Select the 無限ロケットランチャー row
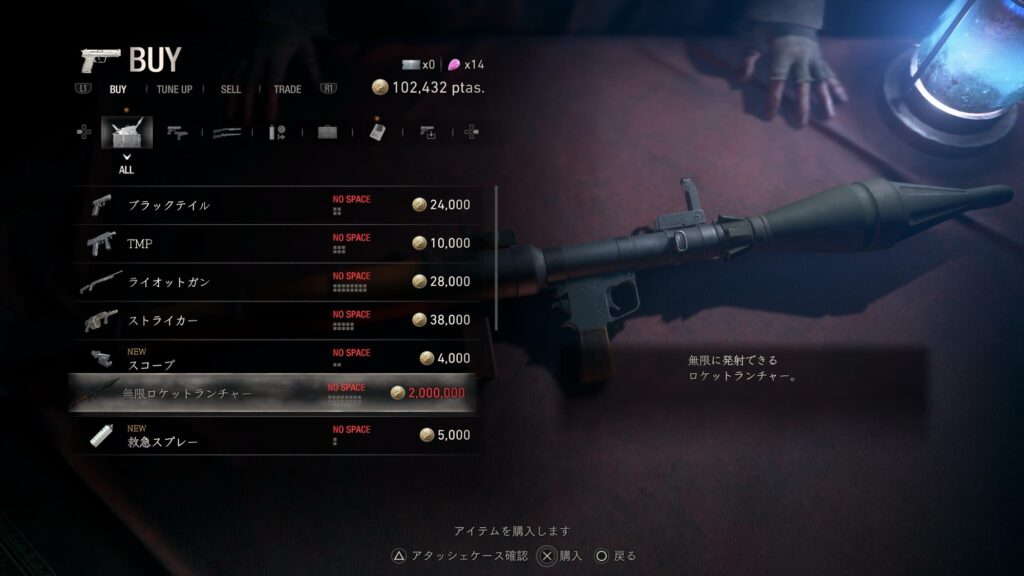 (x=272, y=393)
